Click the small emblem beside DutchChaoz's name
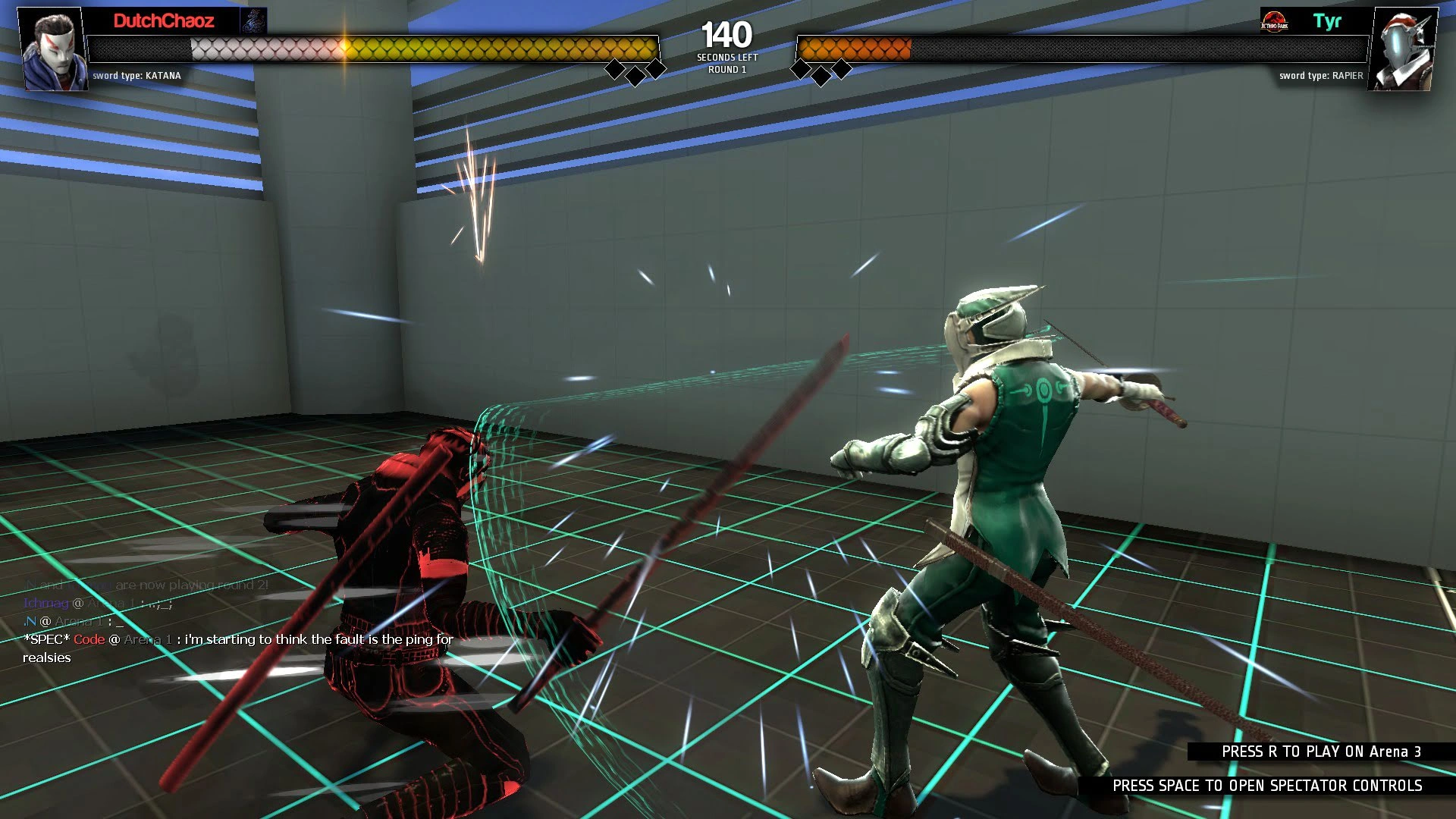1456x819 pixels. [253, 21]
